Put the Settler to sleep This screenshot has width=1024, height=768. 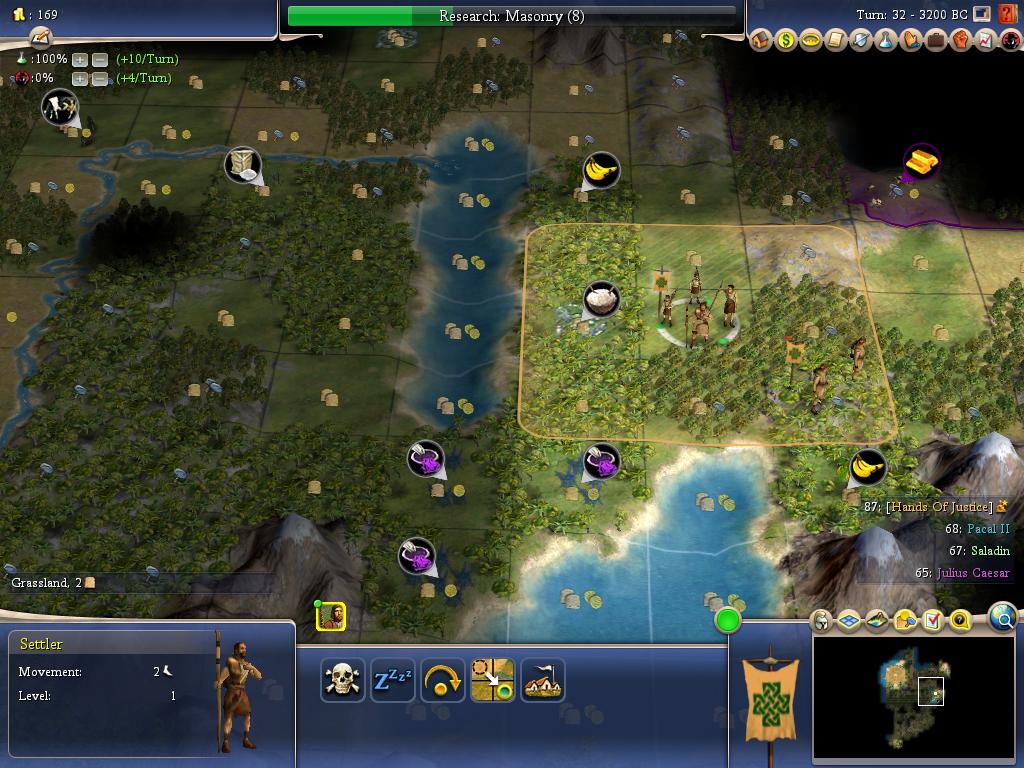pos(393,681)
